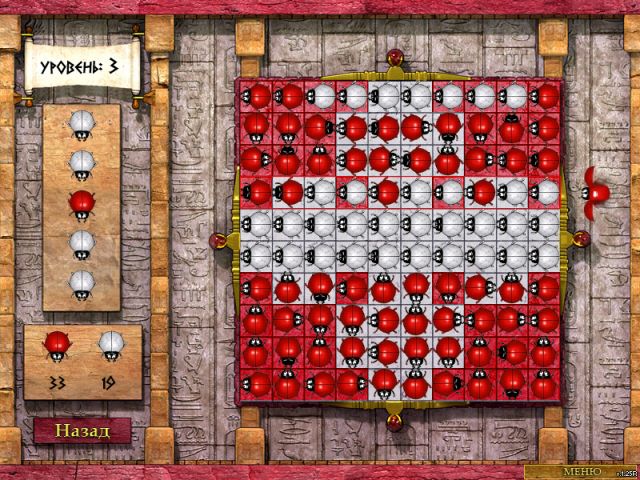Click the Назад back button

(x=81, y=431)
